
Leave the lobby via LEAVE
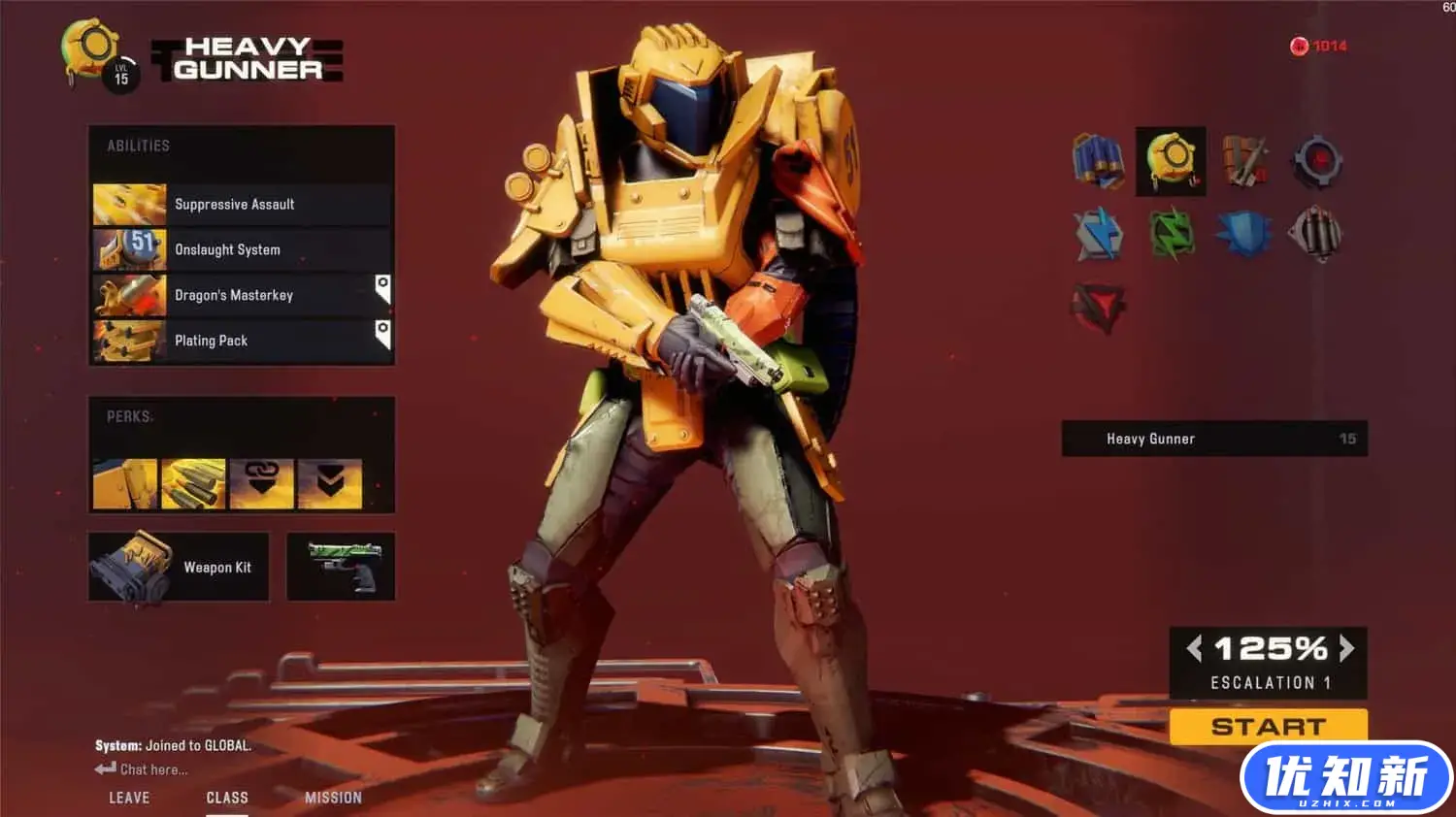(129, 798)
